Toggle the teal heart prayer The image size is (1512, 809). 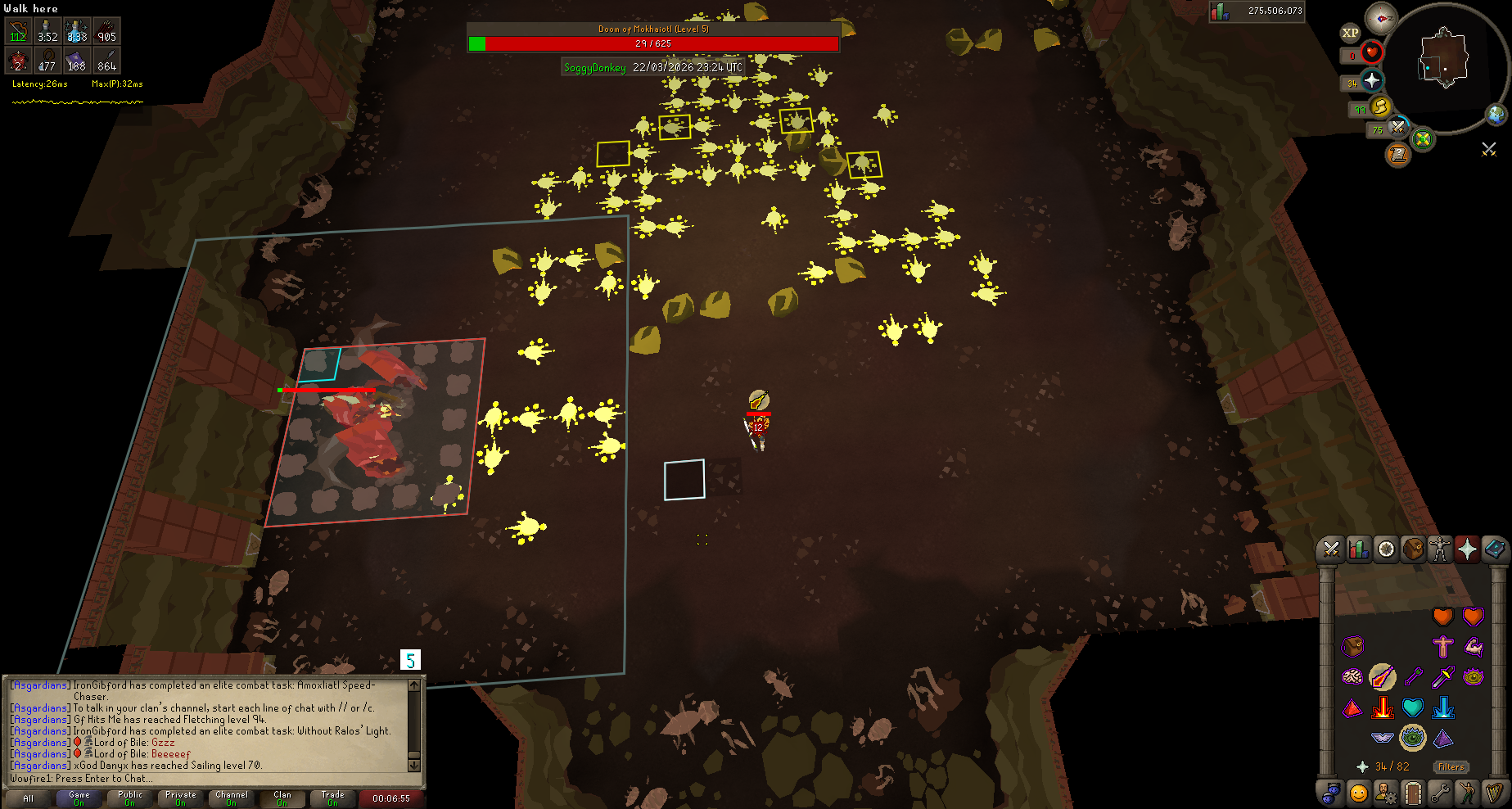click(1412, 707)
